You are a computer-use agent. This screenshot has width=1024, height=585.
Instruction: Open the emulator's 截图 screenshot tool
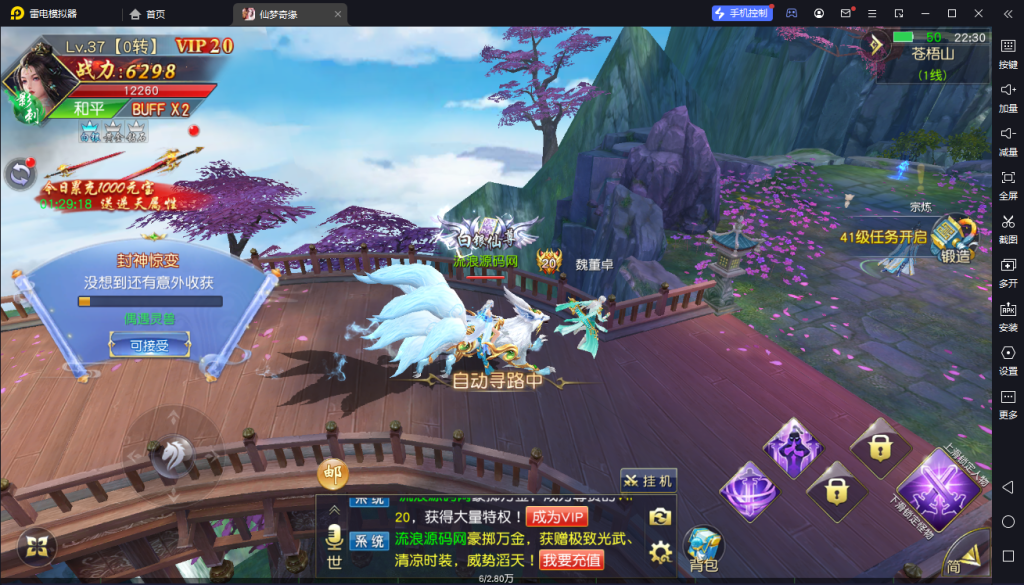pyautogui.click(x=1008, y=227)
